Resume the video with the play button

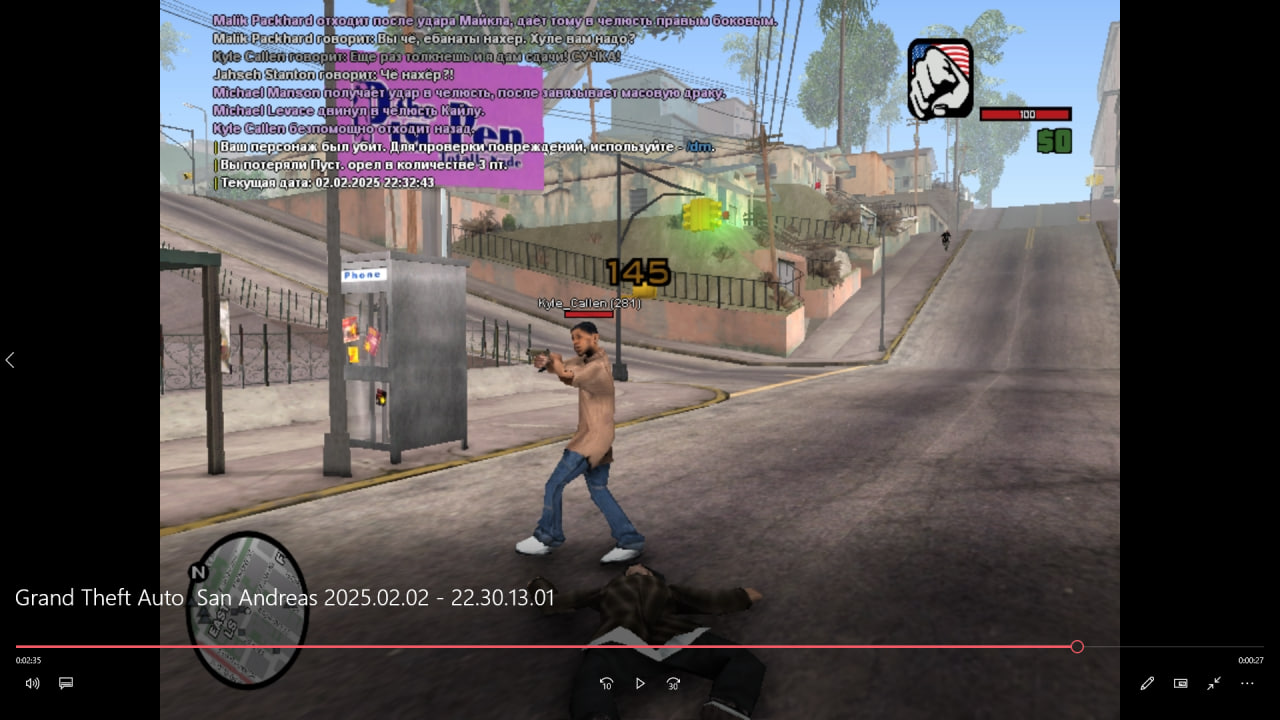tap(640, 683)
